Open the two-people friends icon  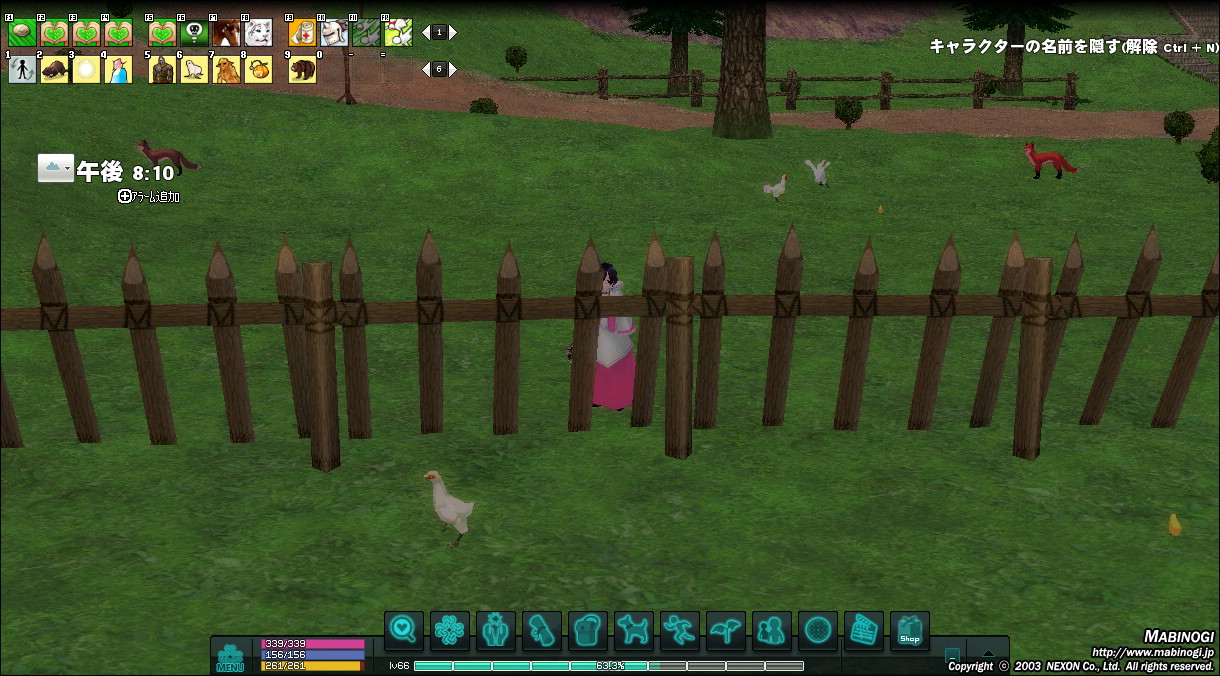[771, 631]
